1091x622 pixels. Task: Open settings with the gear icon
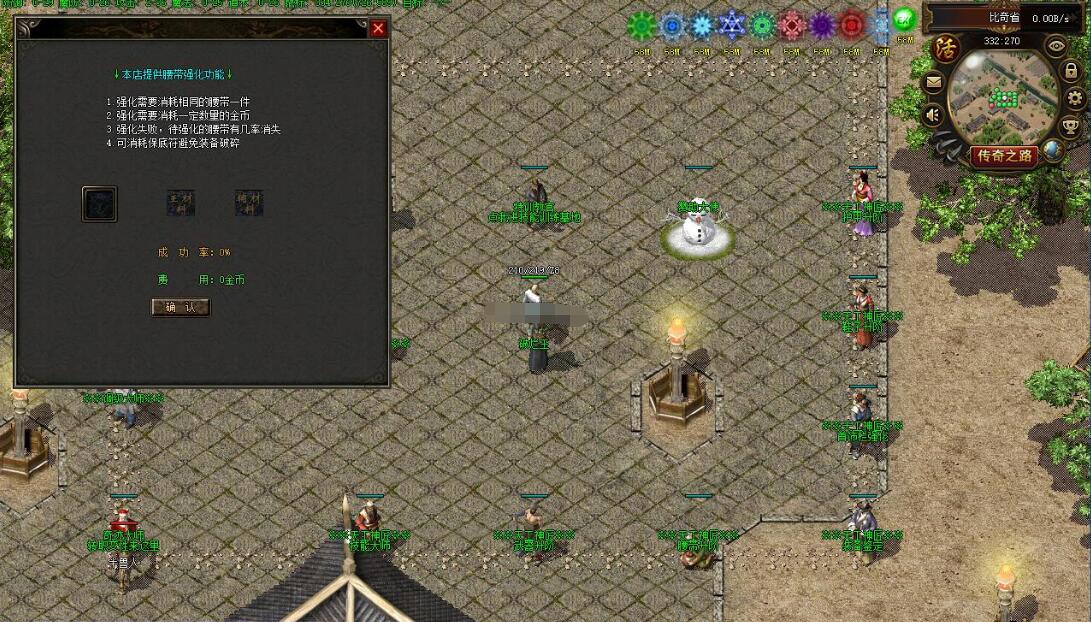pos(1075,98)
